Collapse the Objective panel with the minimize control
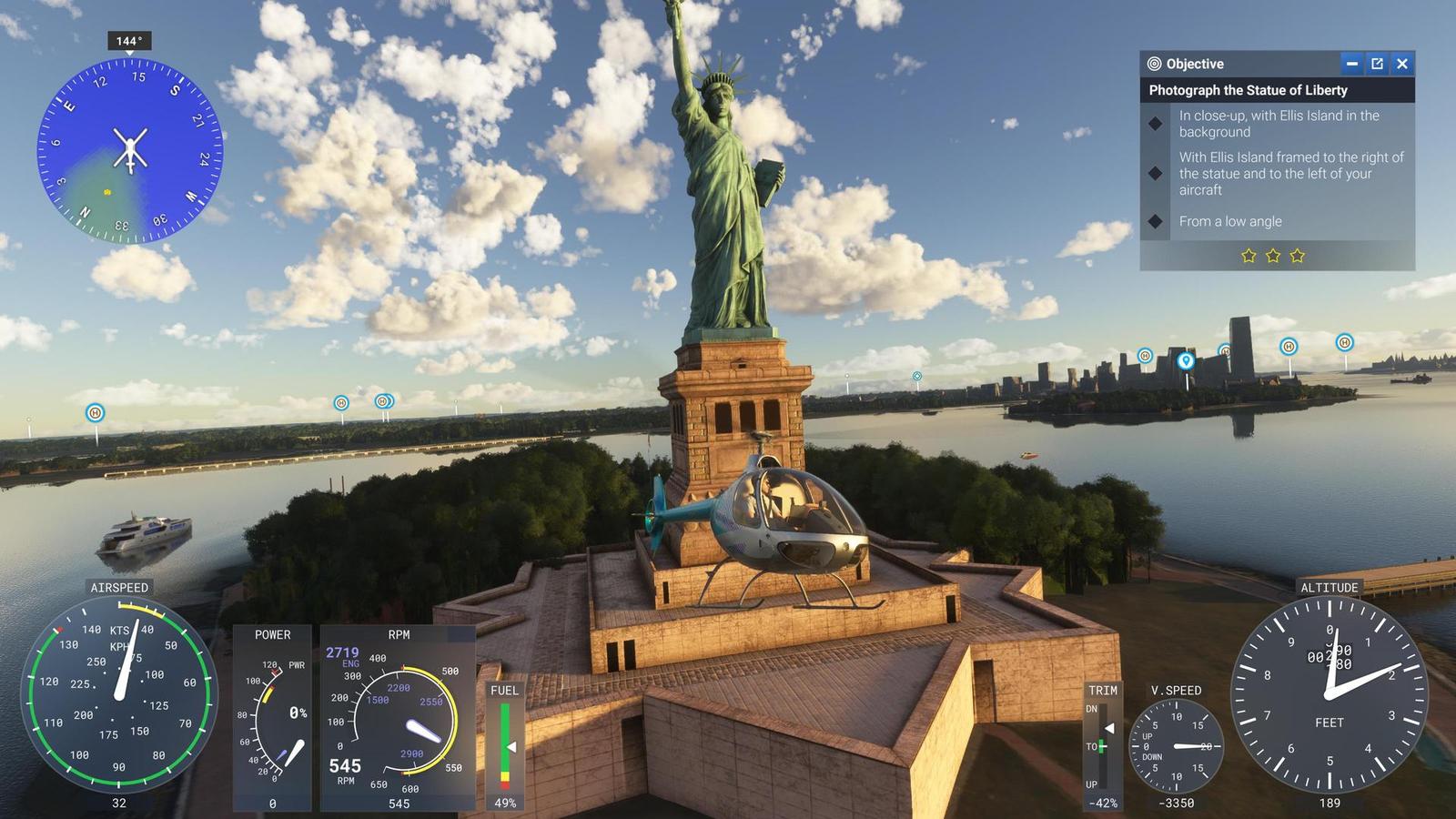Screen dimensions: 1456x819 point(1350,64)
